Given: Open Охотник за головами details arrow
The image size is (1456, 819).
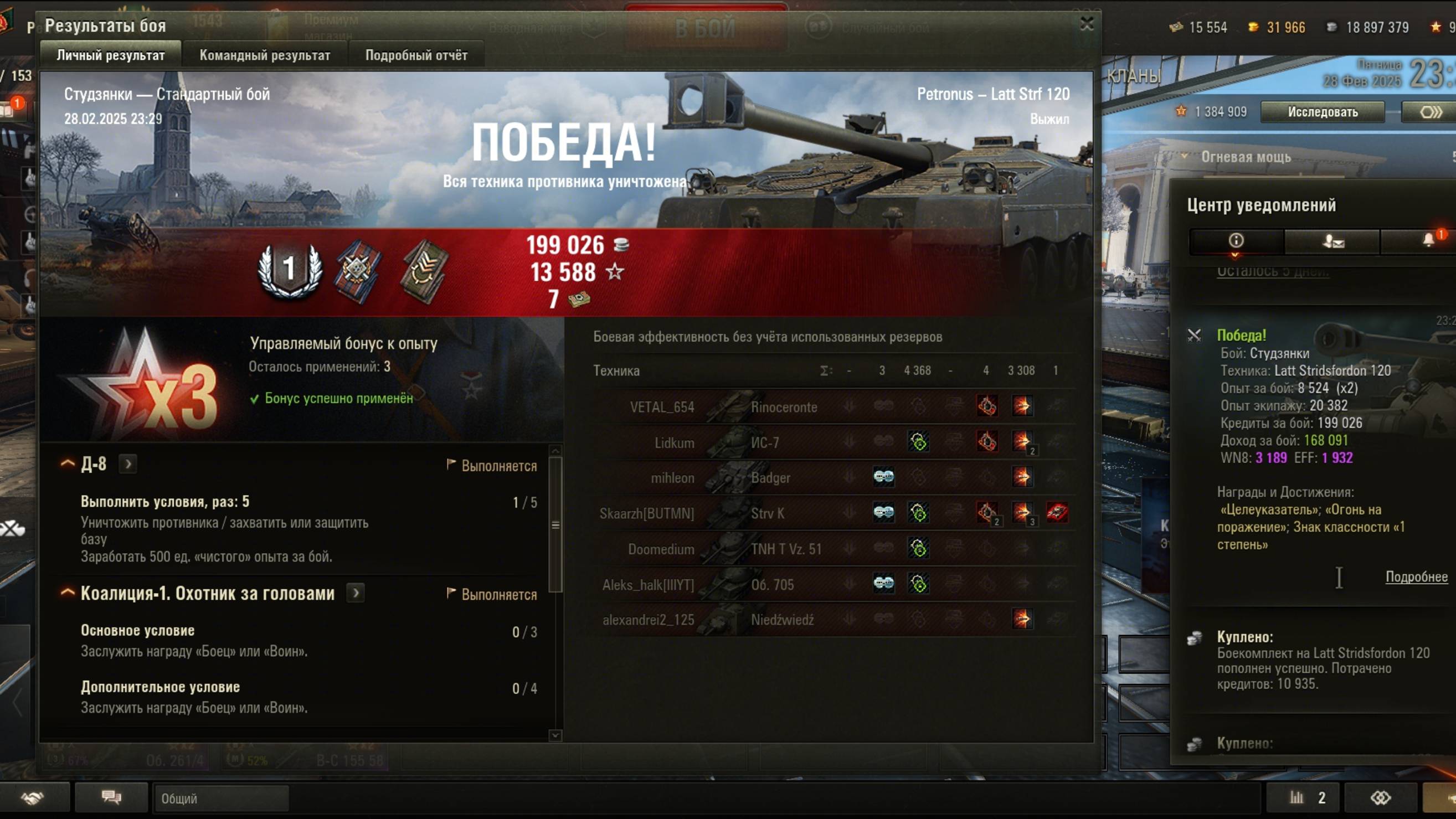Looking at the screenshot, I should (x=356, y=593).
